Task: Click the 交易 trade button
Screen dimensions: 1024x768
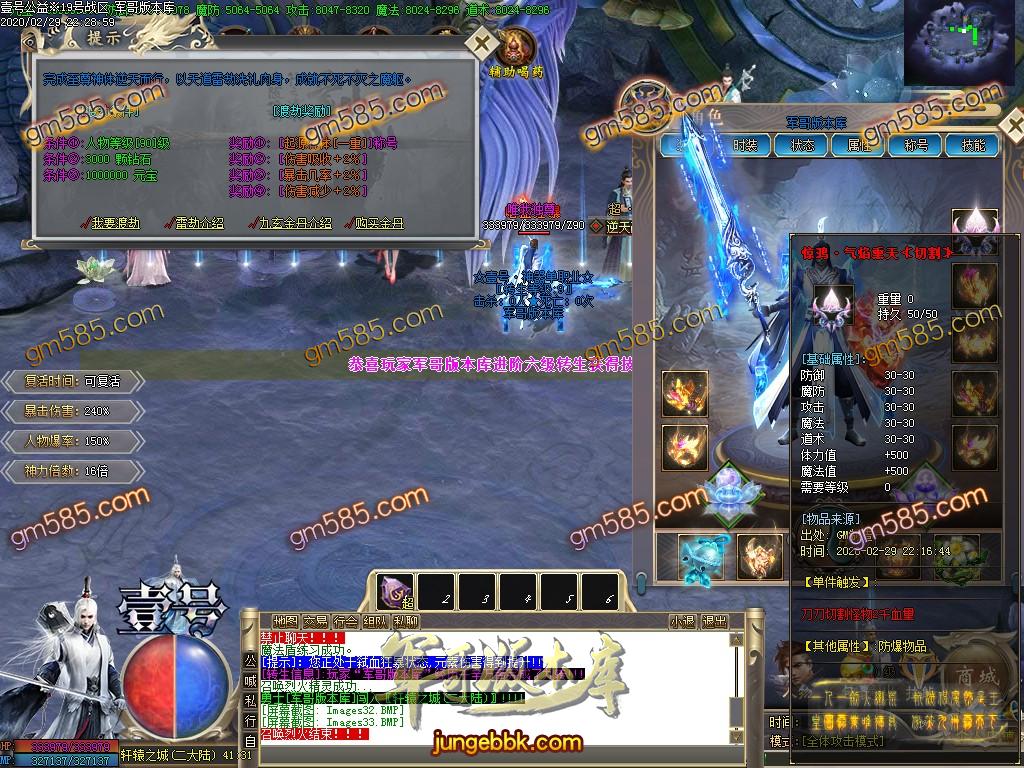Action: tap(316, 621)
